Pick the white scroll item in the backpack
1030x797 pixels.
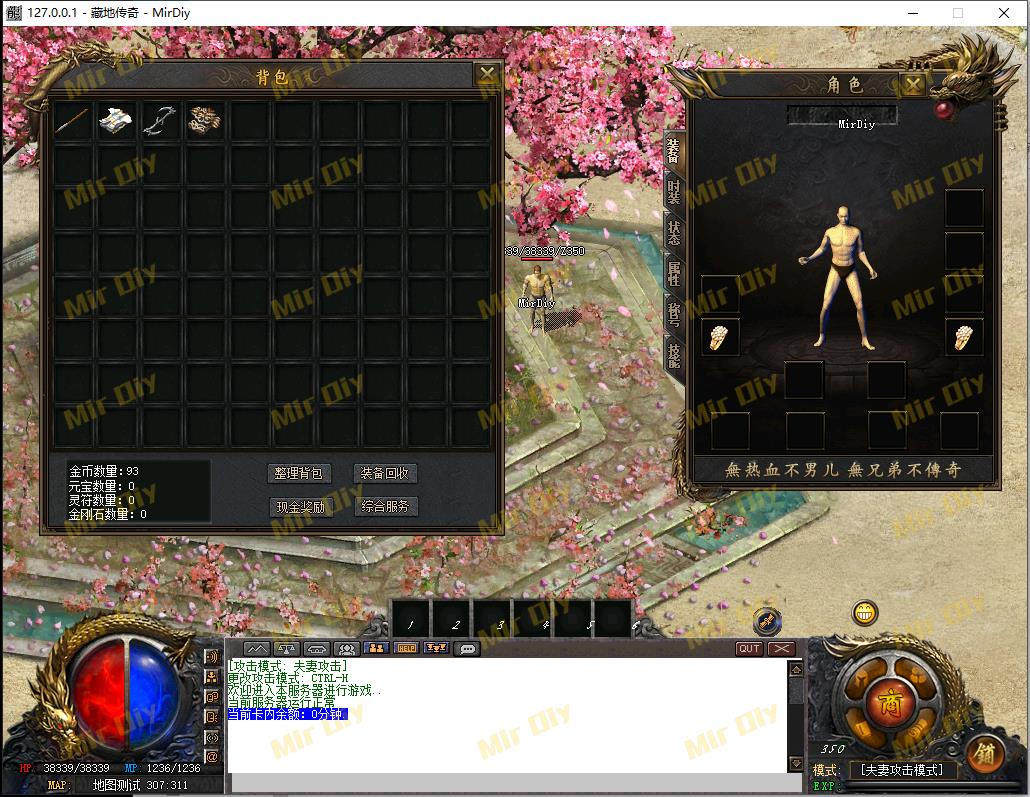pos(116,121)
